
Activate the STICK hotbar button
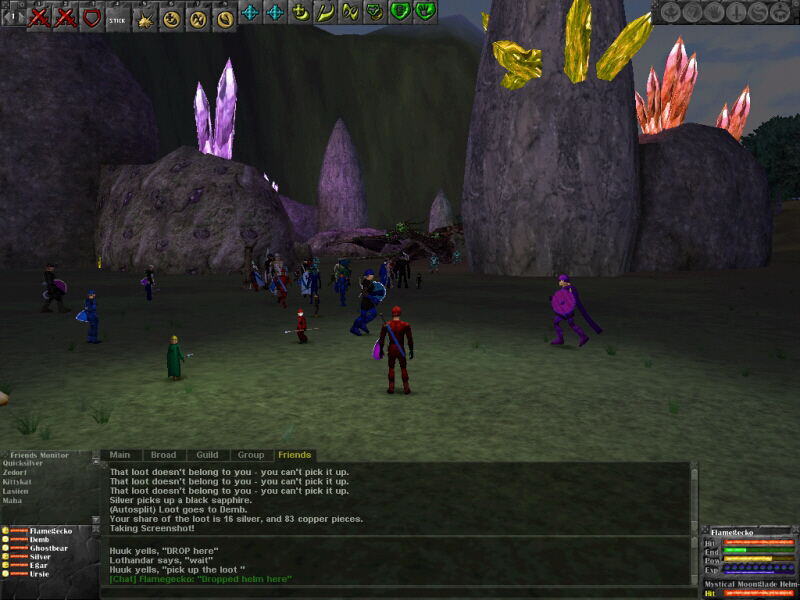coord(118,15)
